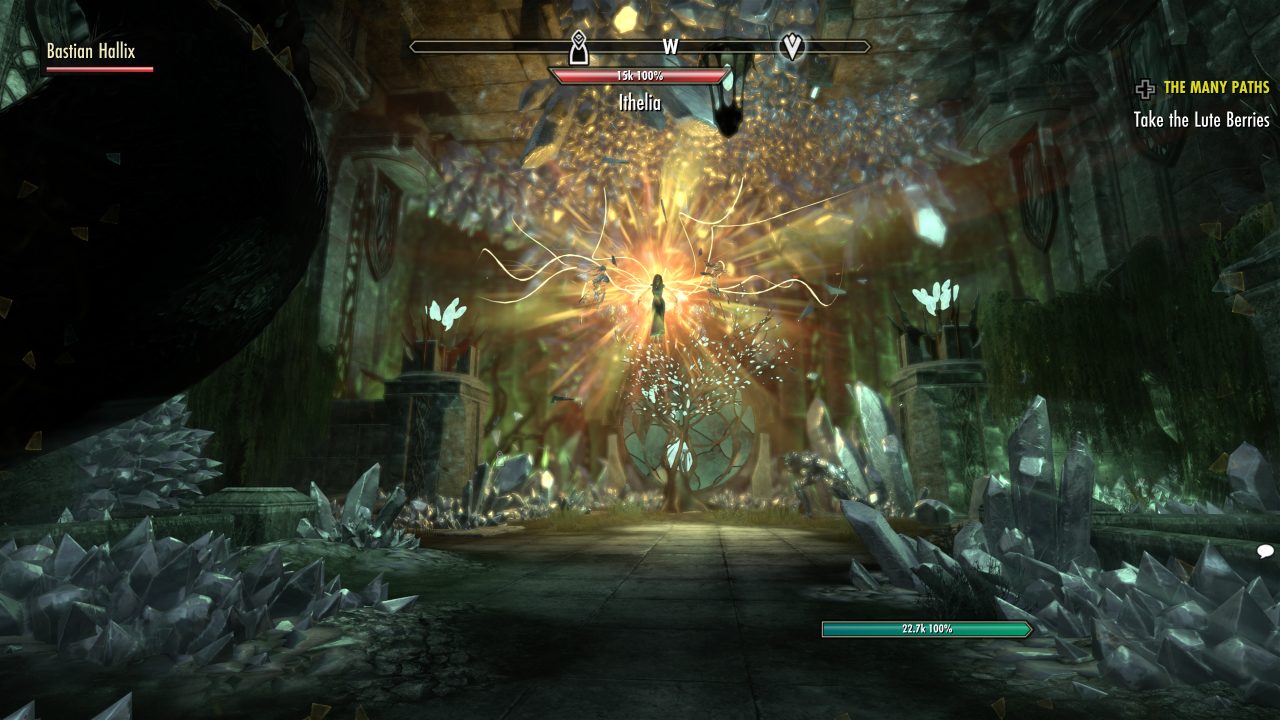Click the quest tracker cross icon
The width and height of the screenshot is (1280, 720).
[1145, 90]
